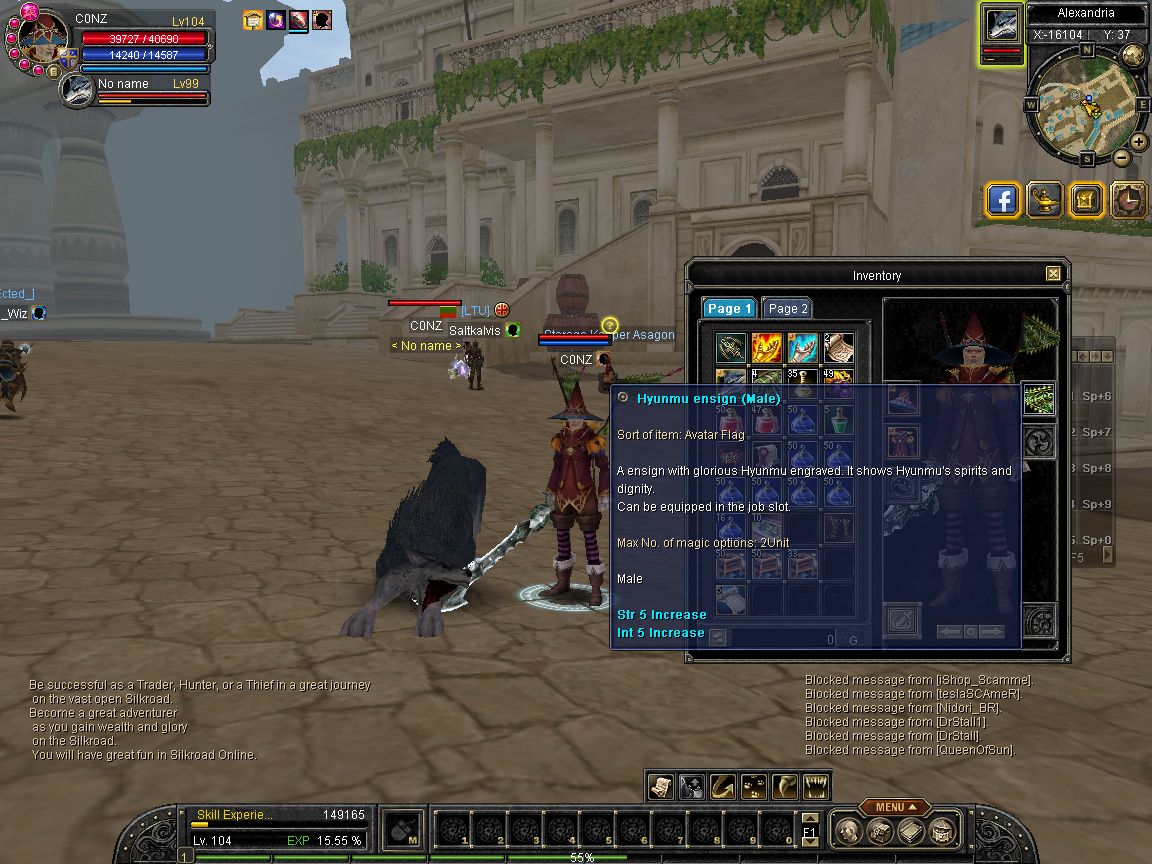Select the fire hand item in inventory
This screenshot has height=864, width=1152.
point(767,348)
